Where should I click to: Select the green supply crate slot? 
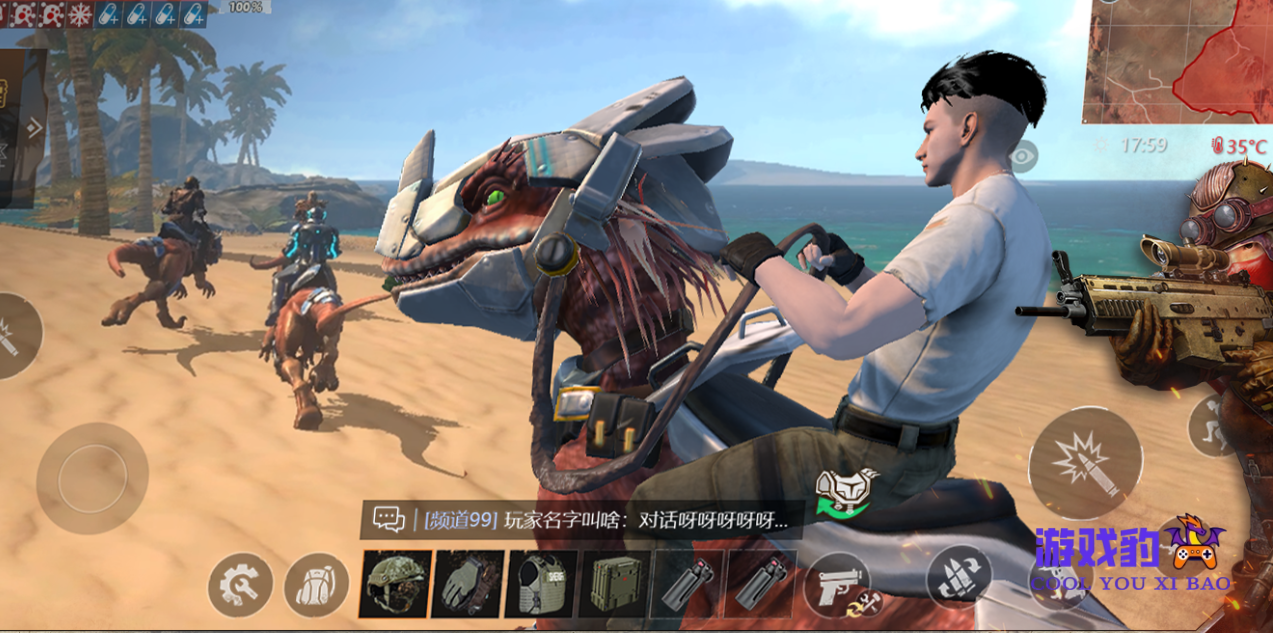tap(614, 583)
